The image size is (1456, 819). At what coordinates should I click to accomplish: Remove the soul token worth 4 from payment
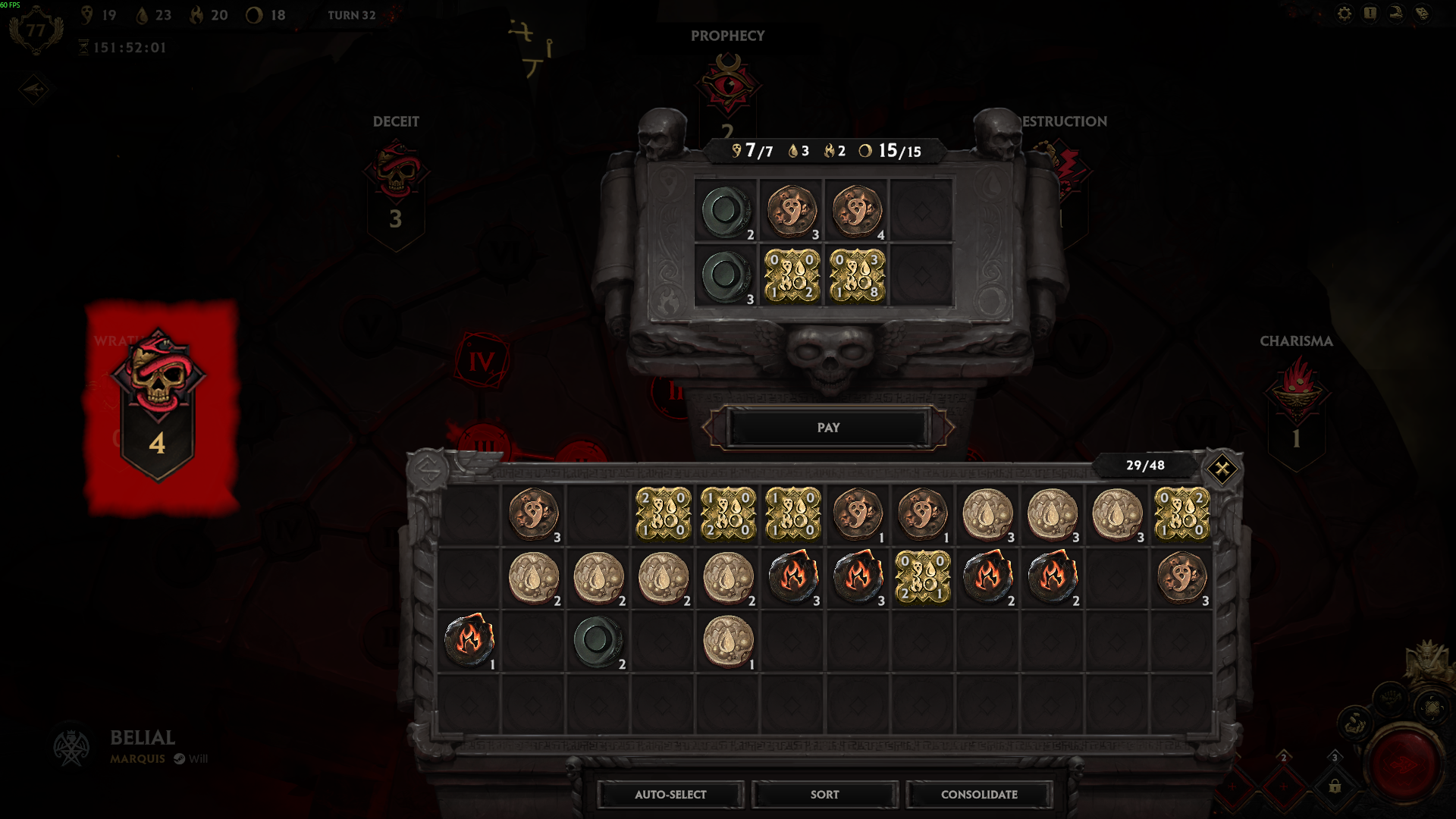856,211
